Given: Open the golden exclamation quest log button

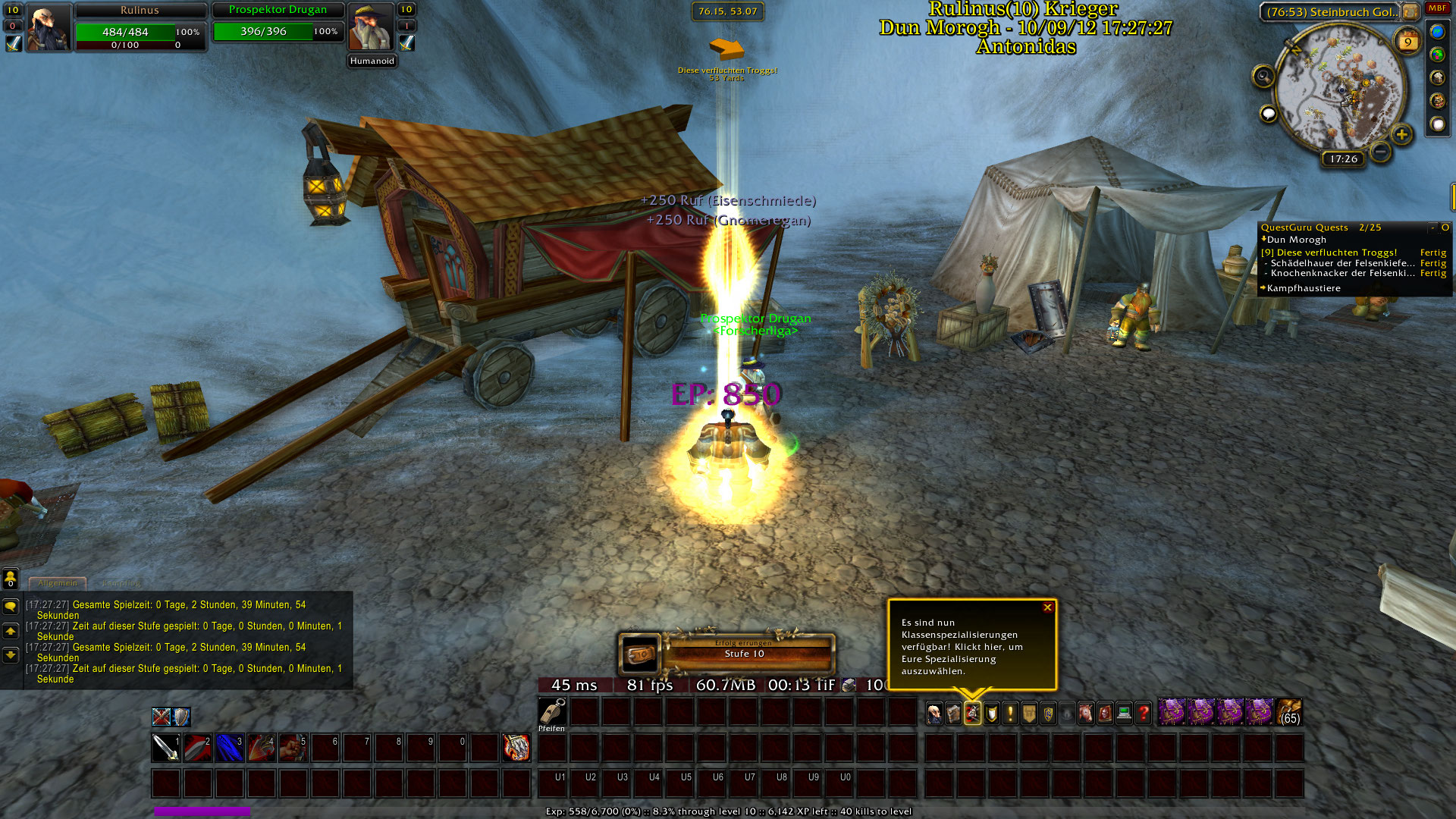Looking at the screenshot, I should pos(1010,713).
